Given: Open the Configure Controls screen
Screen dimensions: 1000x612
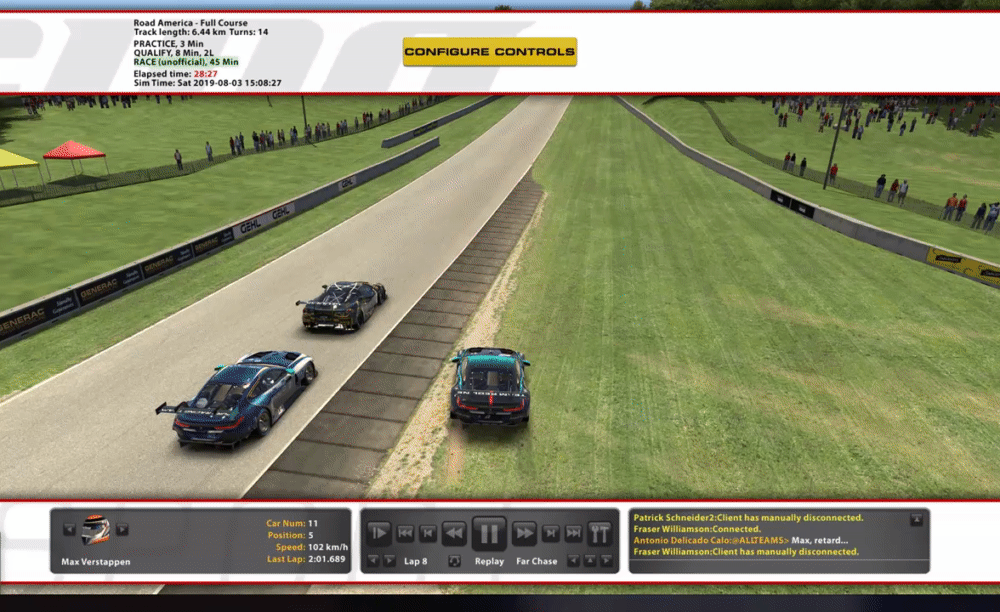Looking at the screenshot, I should (489, 51).
